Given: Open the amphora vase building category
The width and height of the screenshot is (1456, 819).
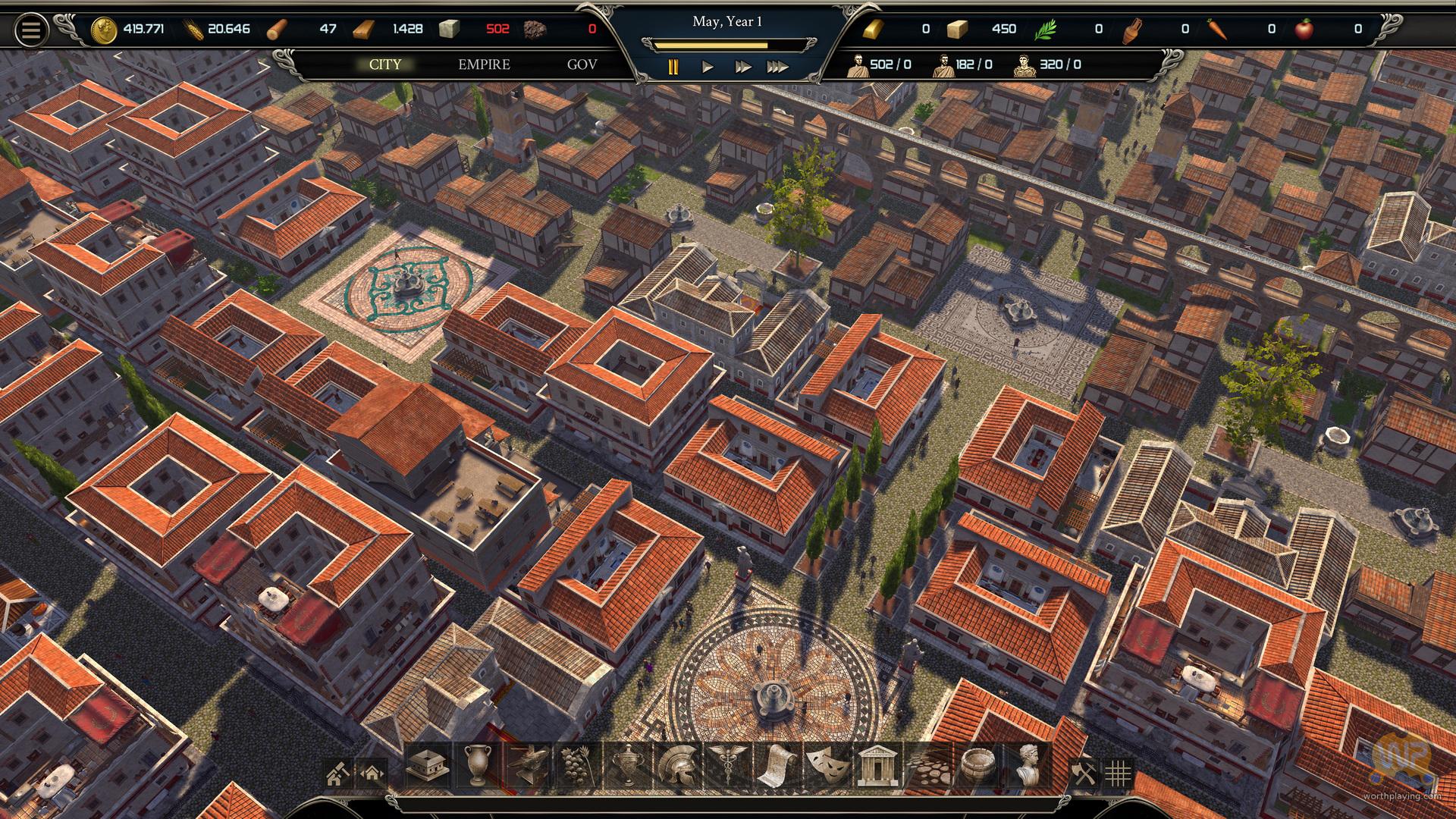Looking at the screenshot, I should click(x=478, y=766).
